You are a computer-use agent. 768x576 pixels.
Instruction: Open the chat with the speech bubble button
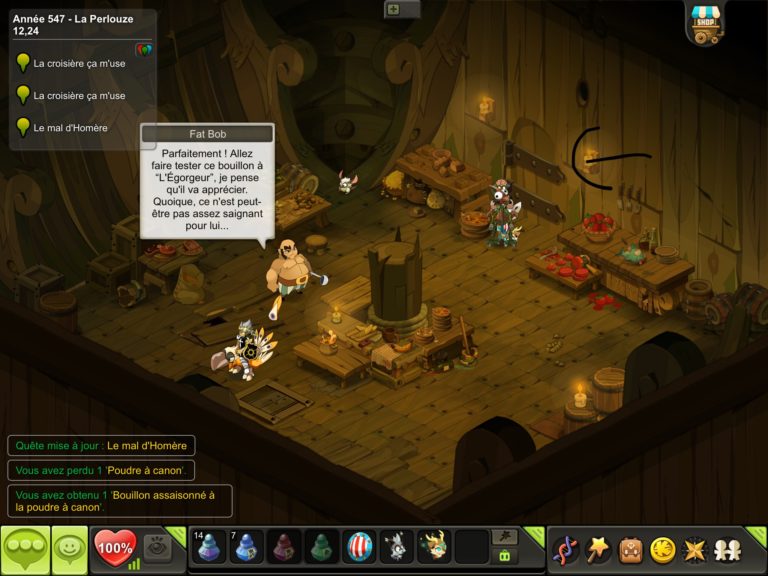[25, 549]
